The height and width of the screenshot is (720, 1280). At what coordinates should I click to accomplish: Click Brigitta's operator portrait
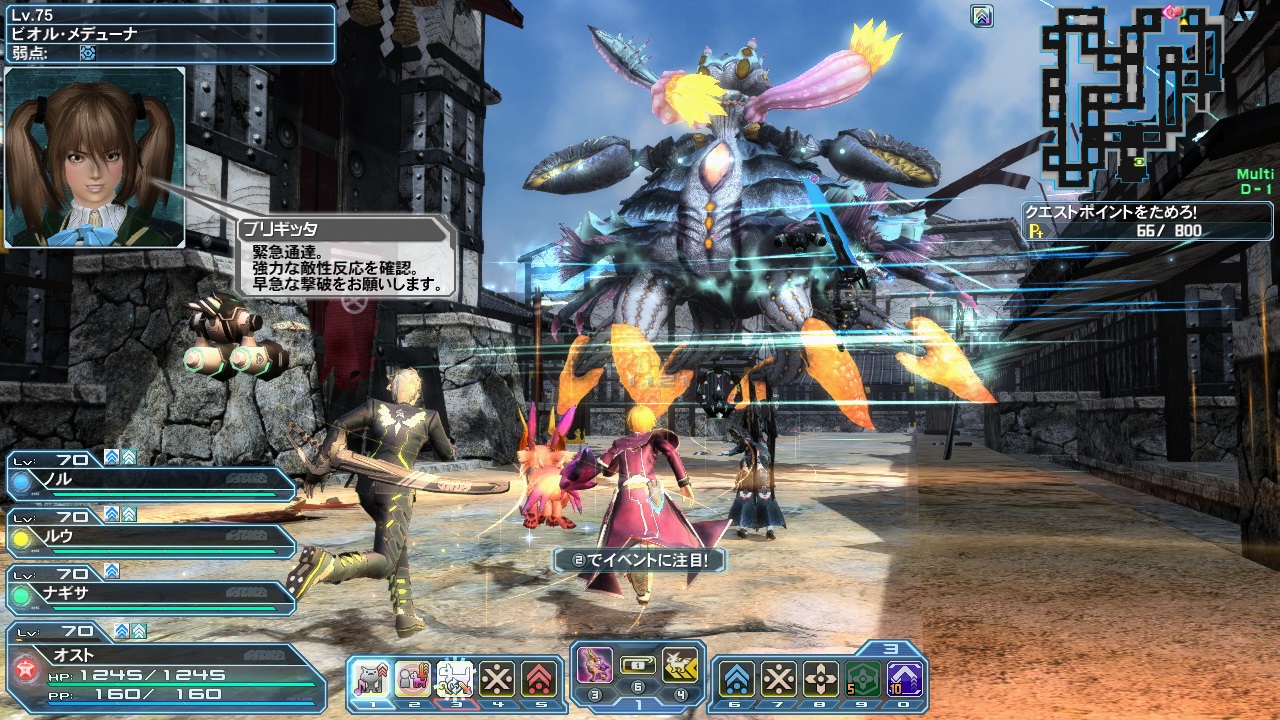point(95,157)
